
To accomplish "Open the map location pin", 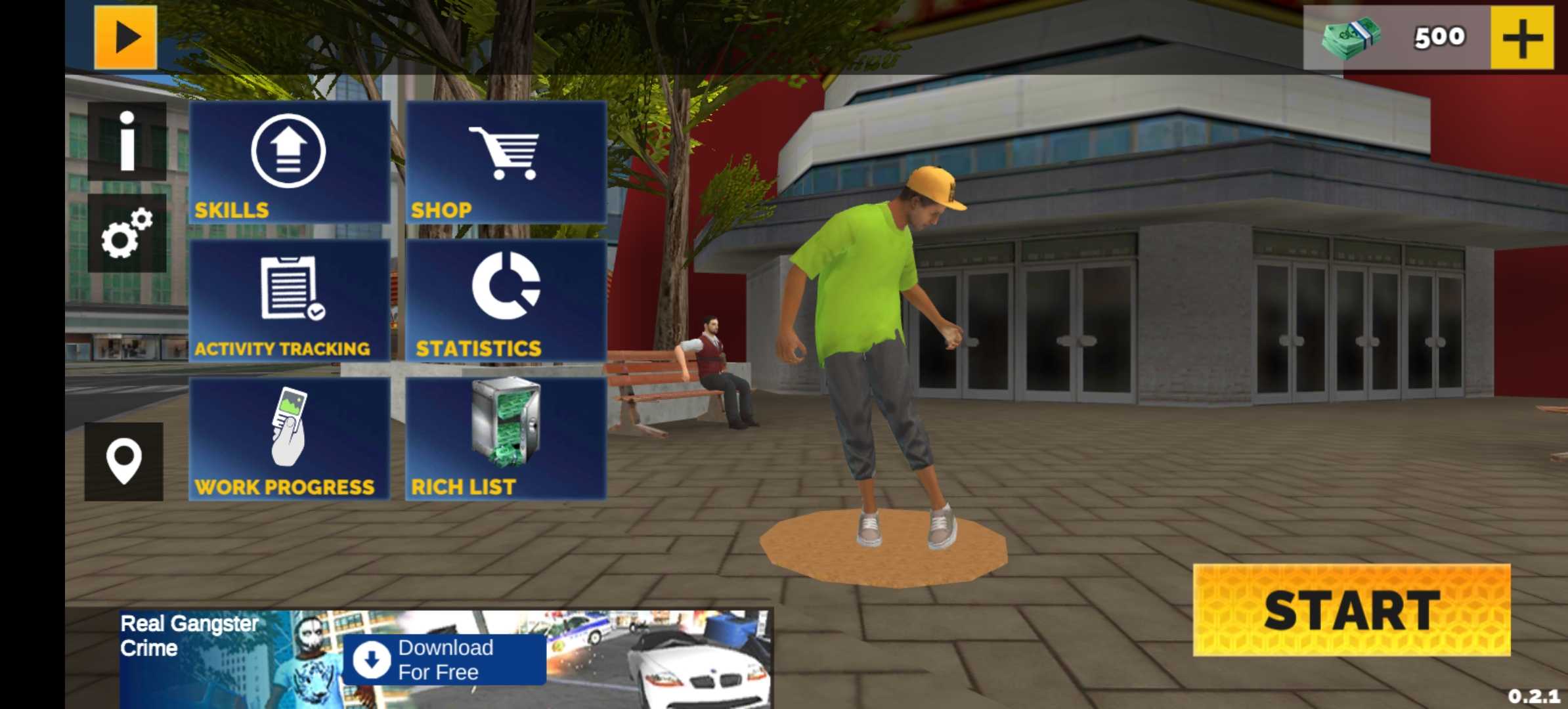I will [124, 462].
